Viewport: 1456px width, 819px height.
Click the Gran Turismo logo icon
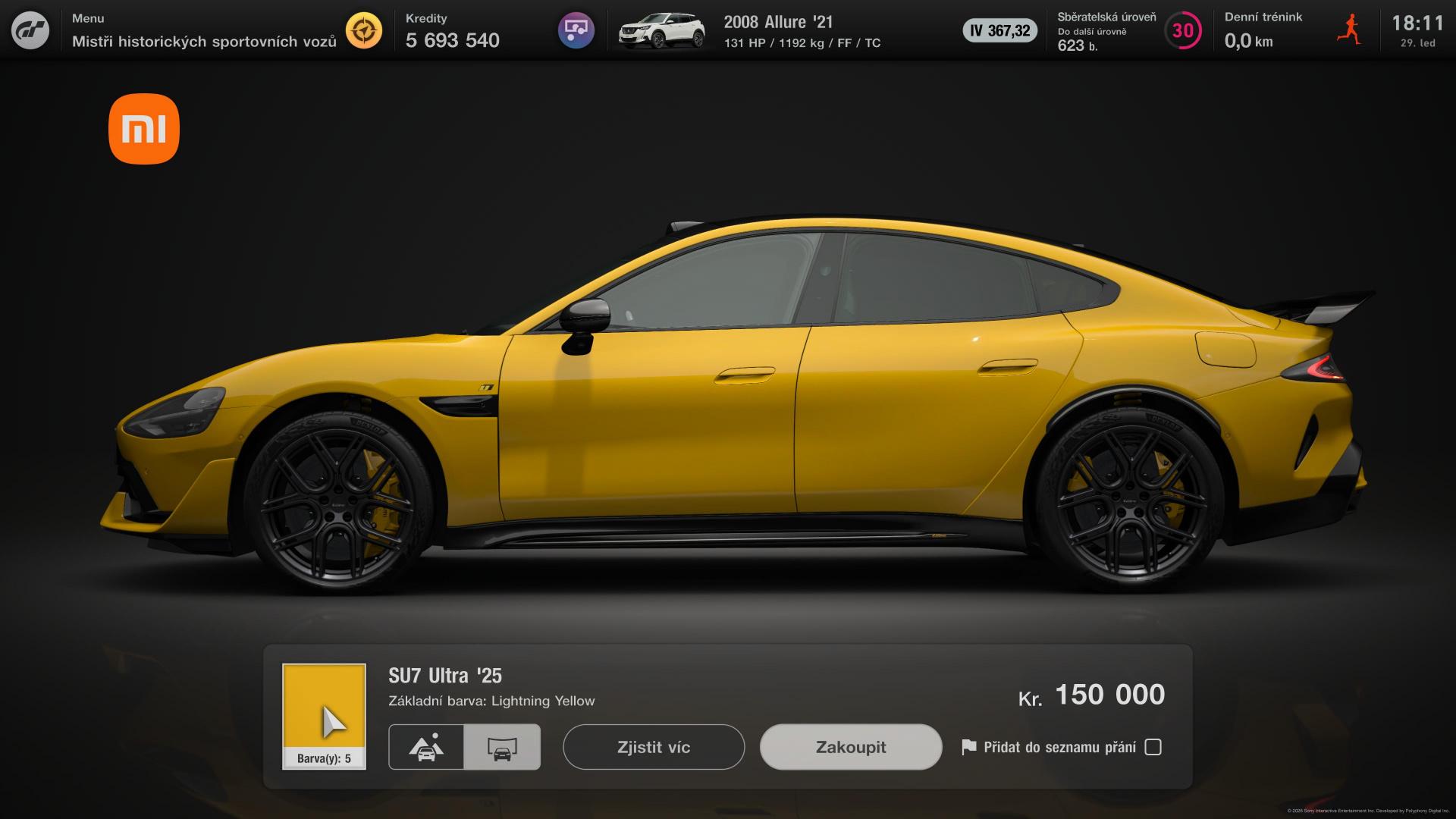30,30
